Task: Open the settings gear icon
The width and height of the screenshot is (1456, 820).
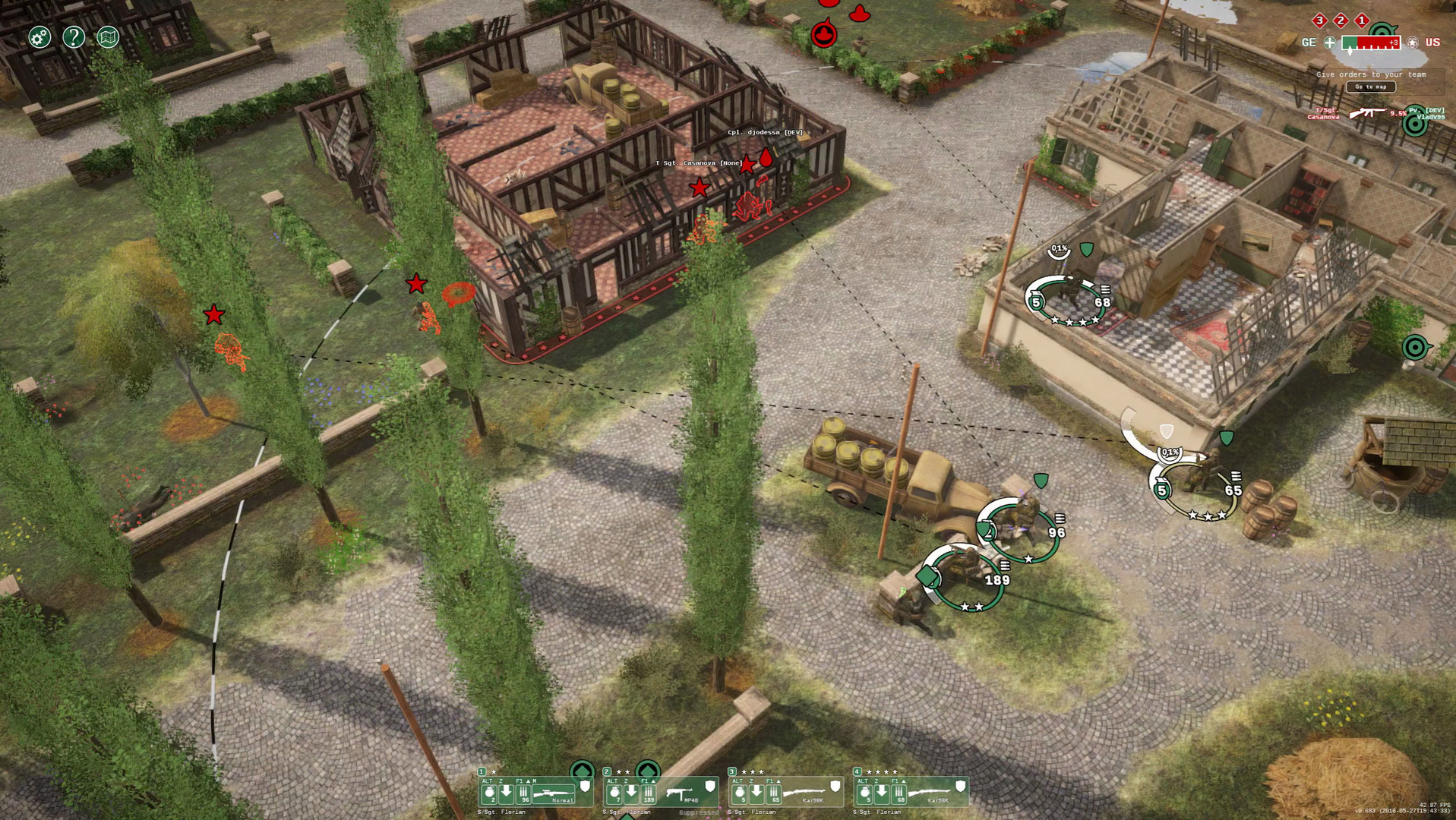Action: click(38, 36)
